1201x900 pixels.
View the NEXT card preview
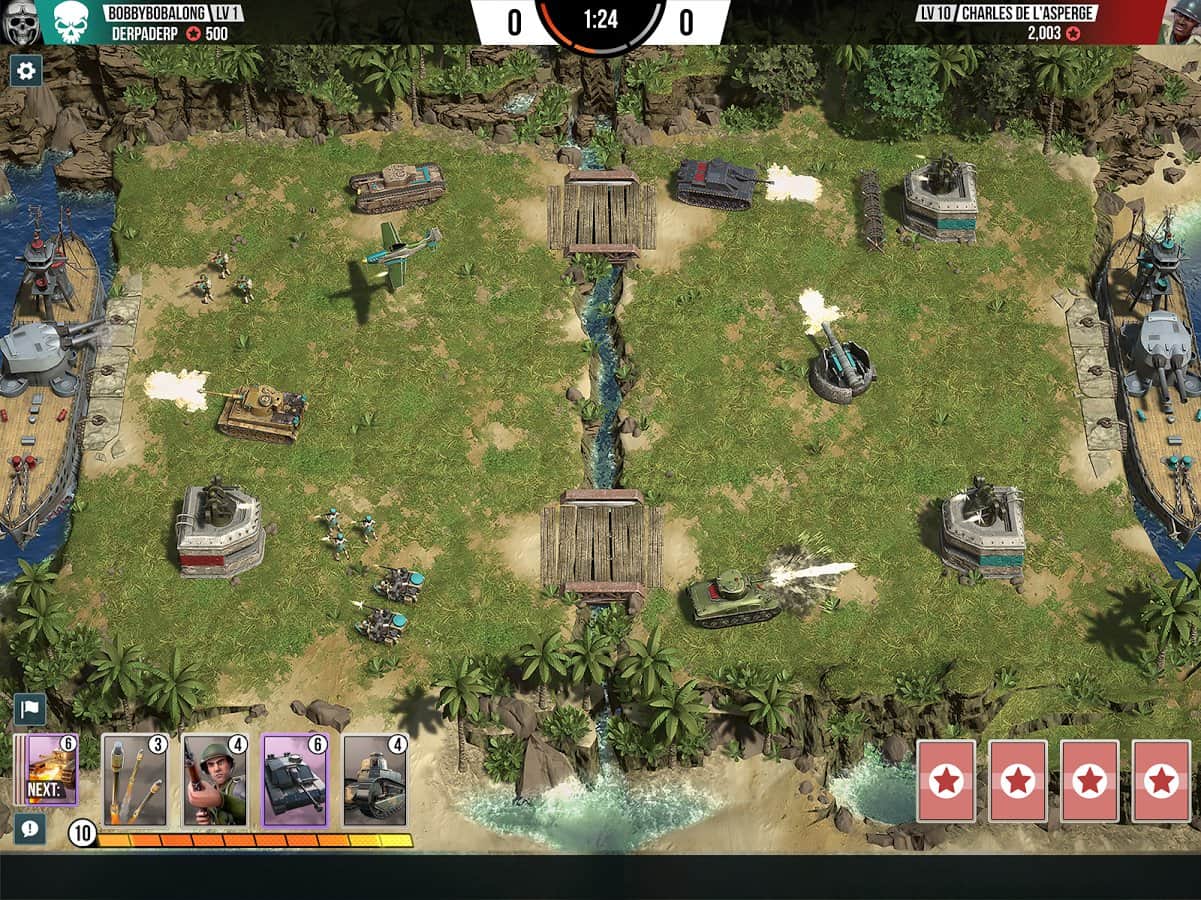click(50, 769)
